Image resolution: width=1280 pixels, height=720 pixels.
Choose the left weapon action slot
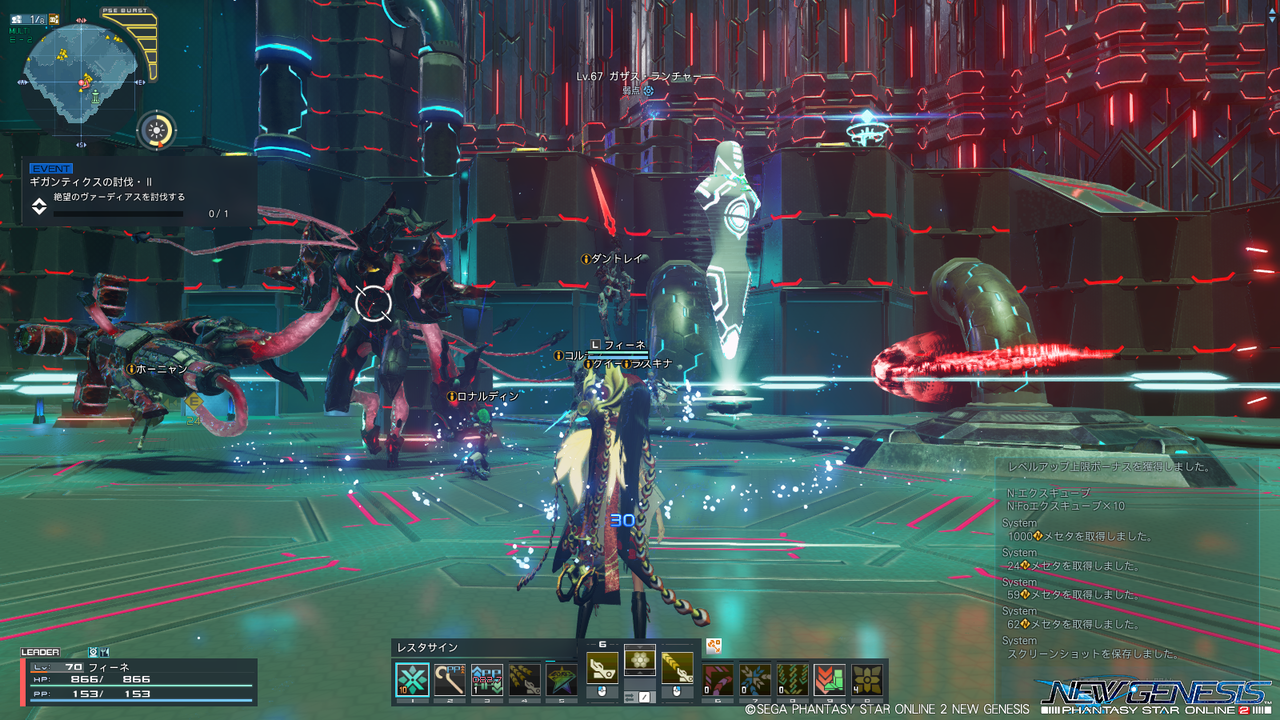pyautogui.click(x=603, y=668)
